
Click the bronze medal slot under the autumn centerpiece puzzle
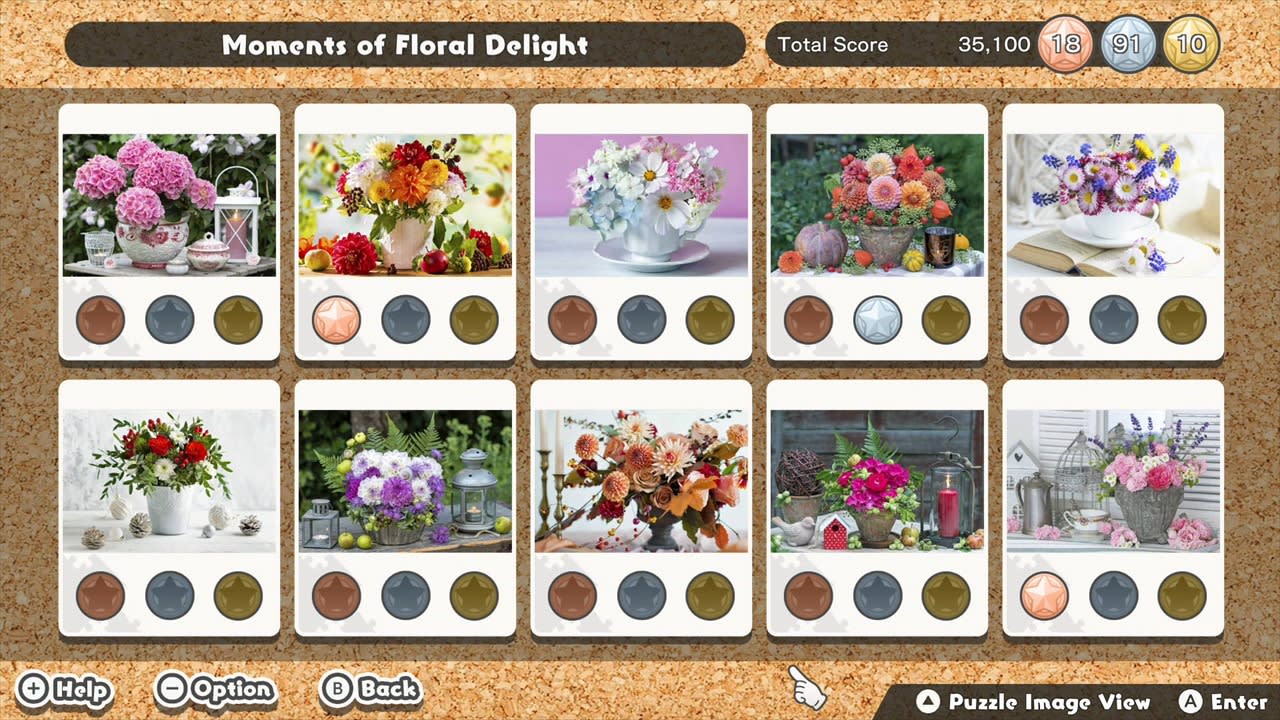coord(572,595)
